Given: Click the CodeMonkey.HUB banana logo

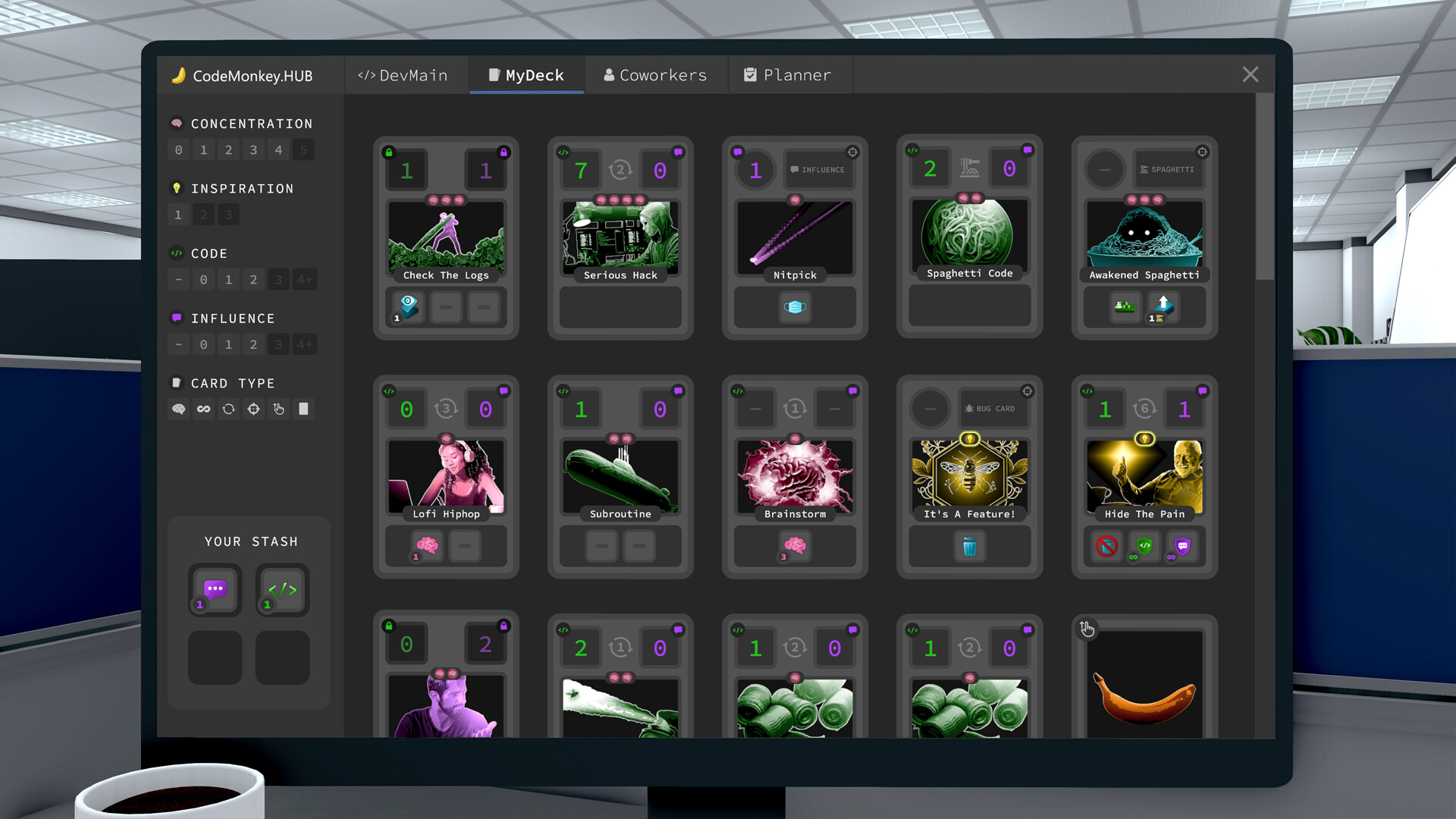Looking at the screenshot, I should point(180,75).
